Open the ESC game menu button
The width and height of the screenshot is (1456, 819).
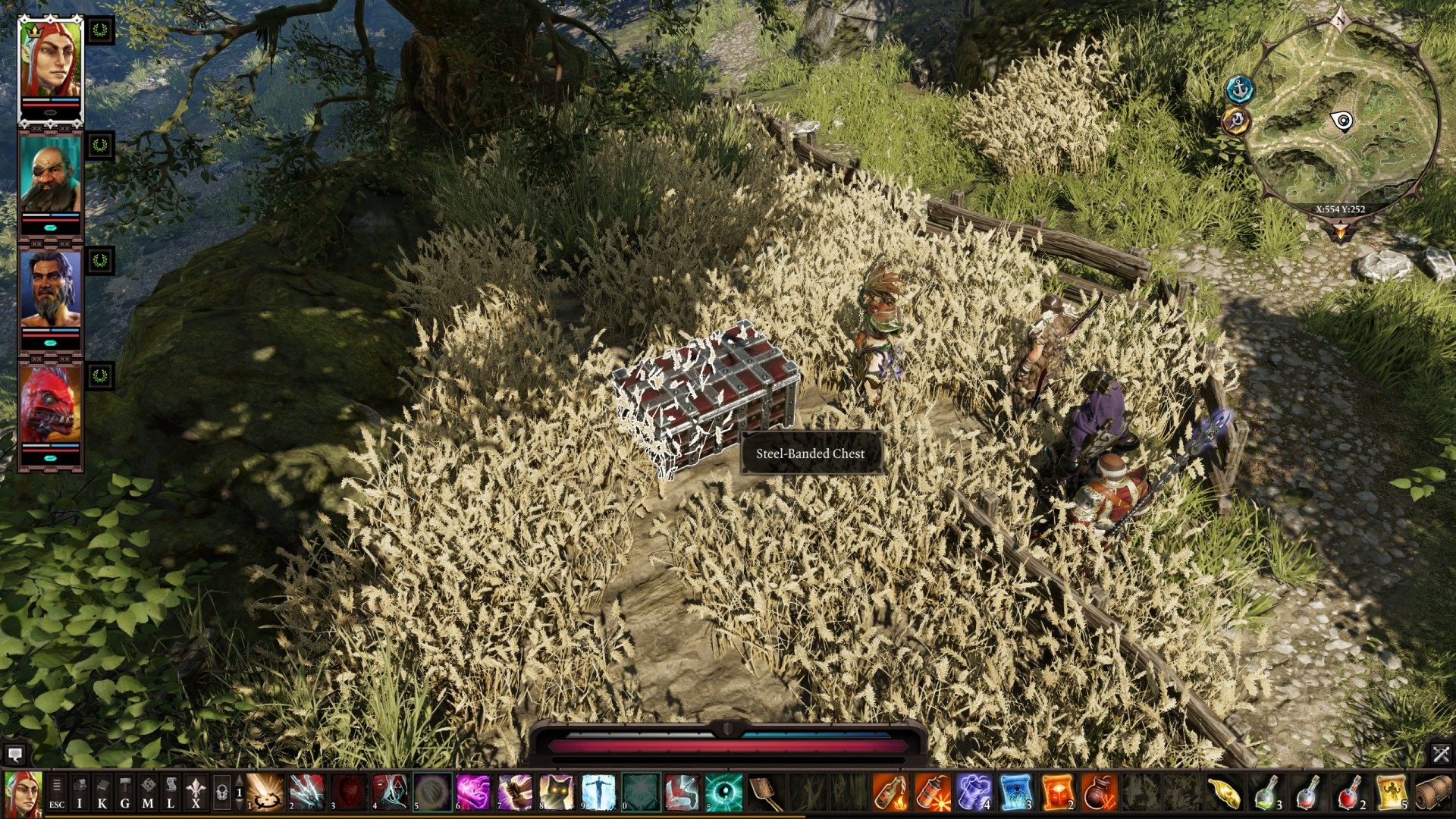[x=57, y=792]
